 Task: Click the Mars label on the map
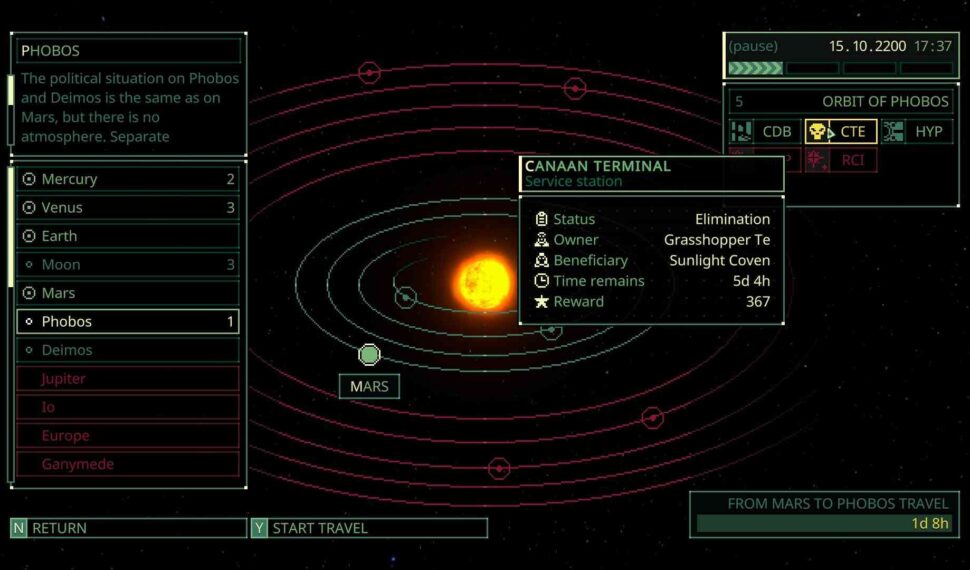(369, 387)
